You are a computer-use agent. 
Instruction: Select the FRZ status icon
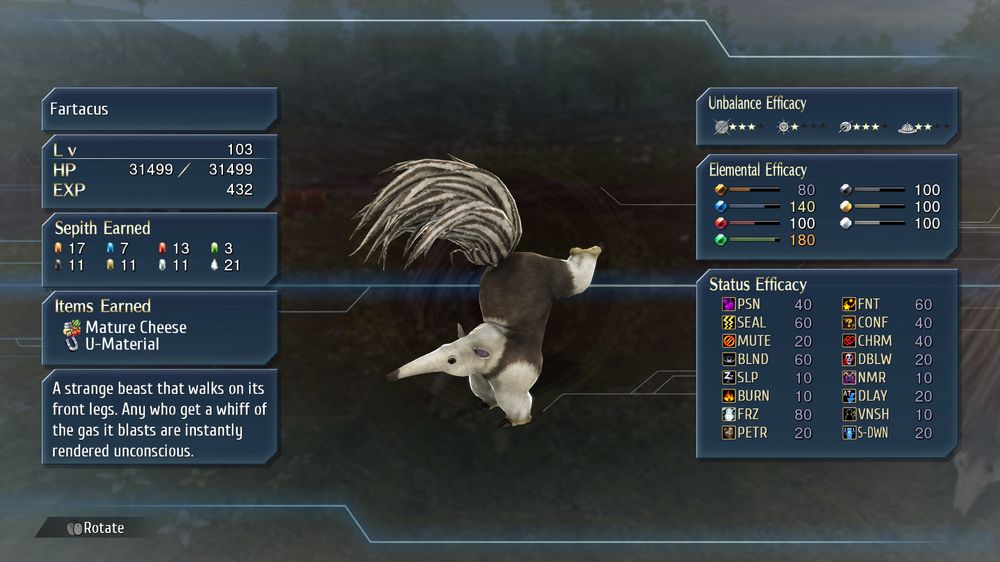[x=728, y=414]
